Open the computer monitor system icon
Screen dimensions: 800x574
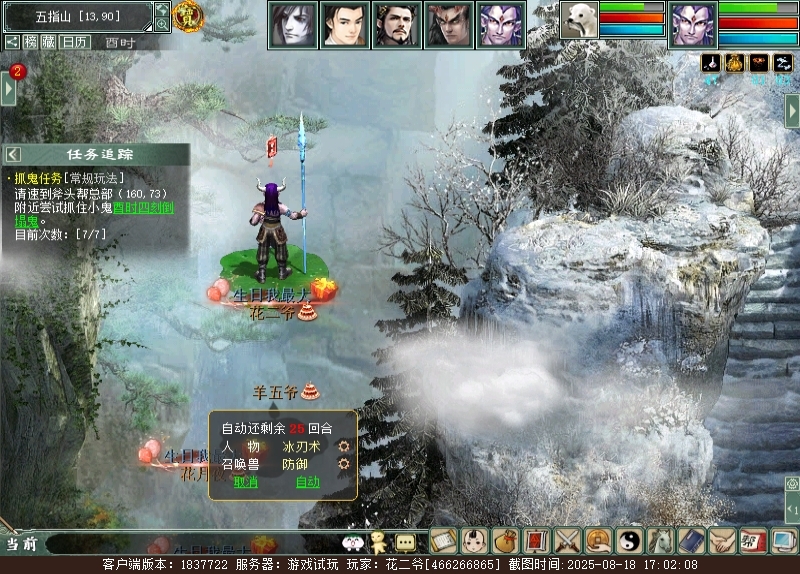[x=784, y=541]
